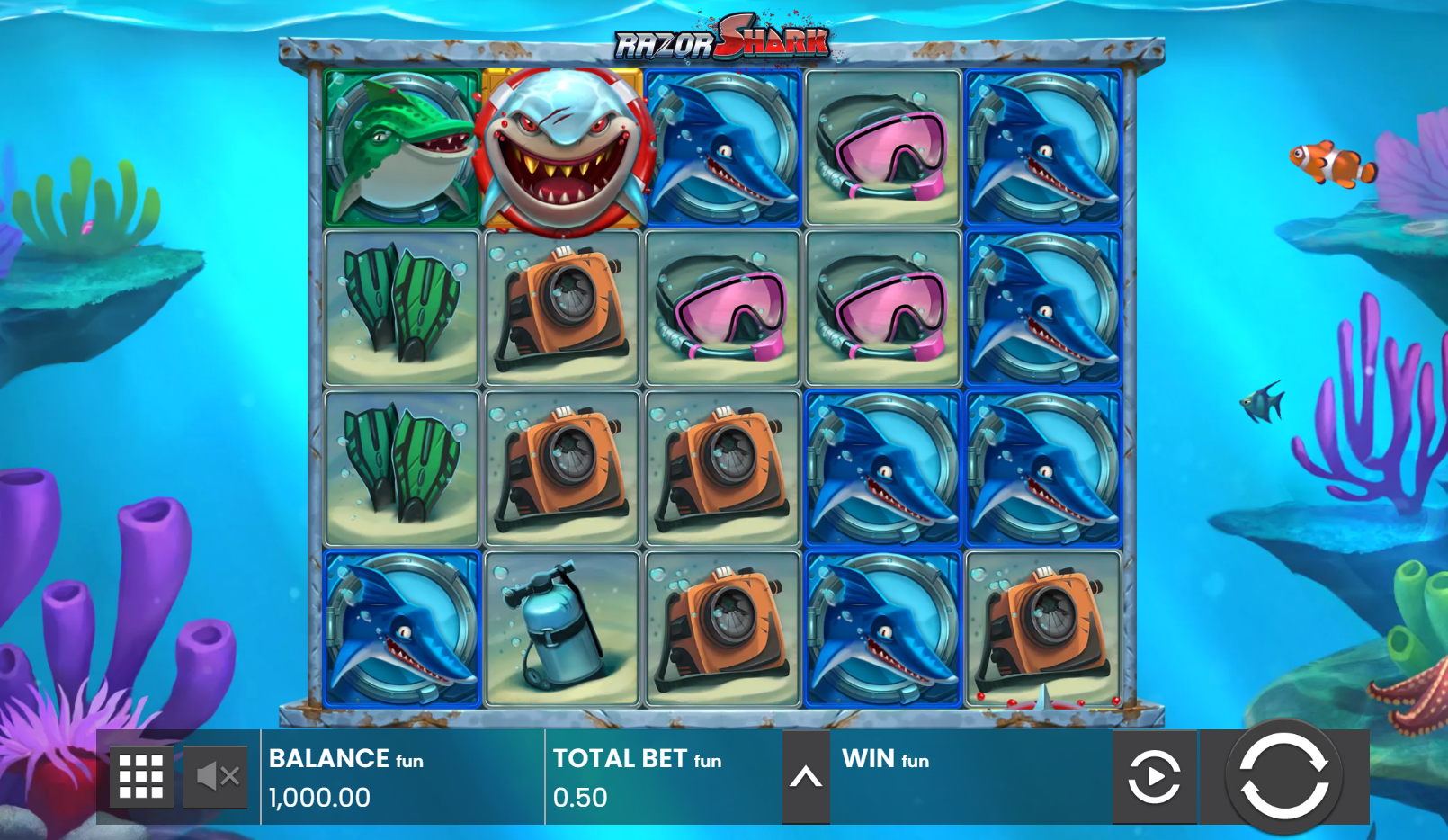This screenshot has height=840, width=1448.
Task: Select the green shark symbol on the first reel
Action: click(401, 147)
